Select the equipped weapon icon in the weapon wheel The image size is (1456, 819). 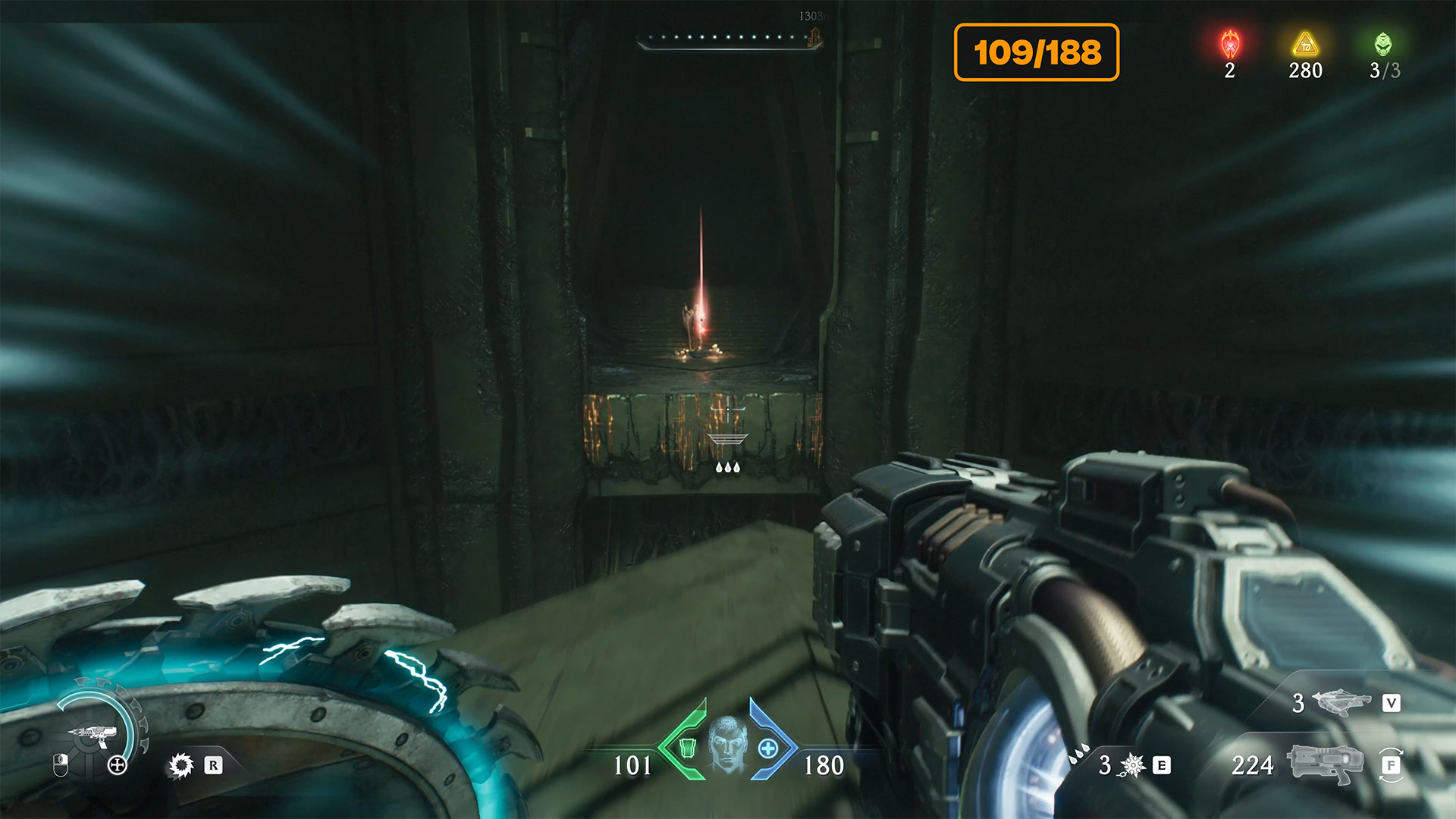pos(93,733)
